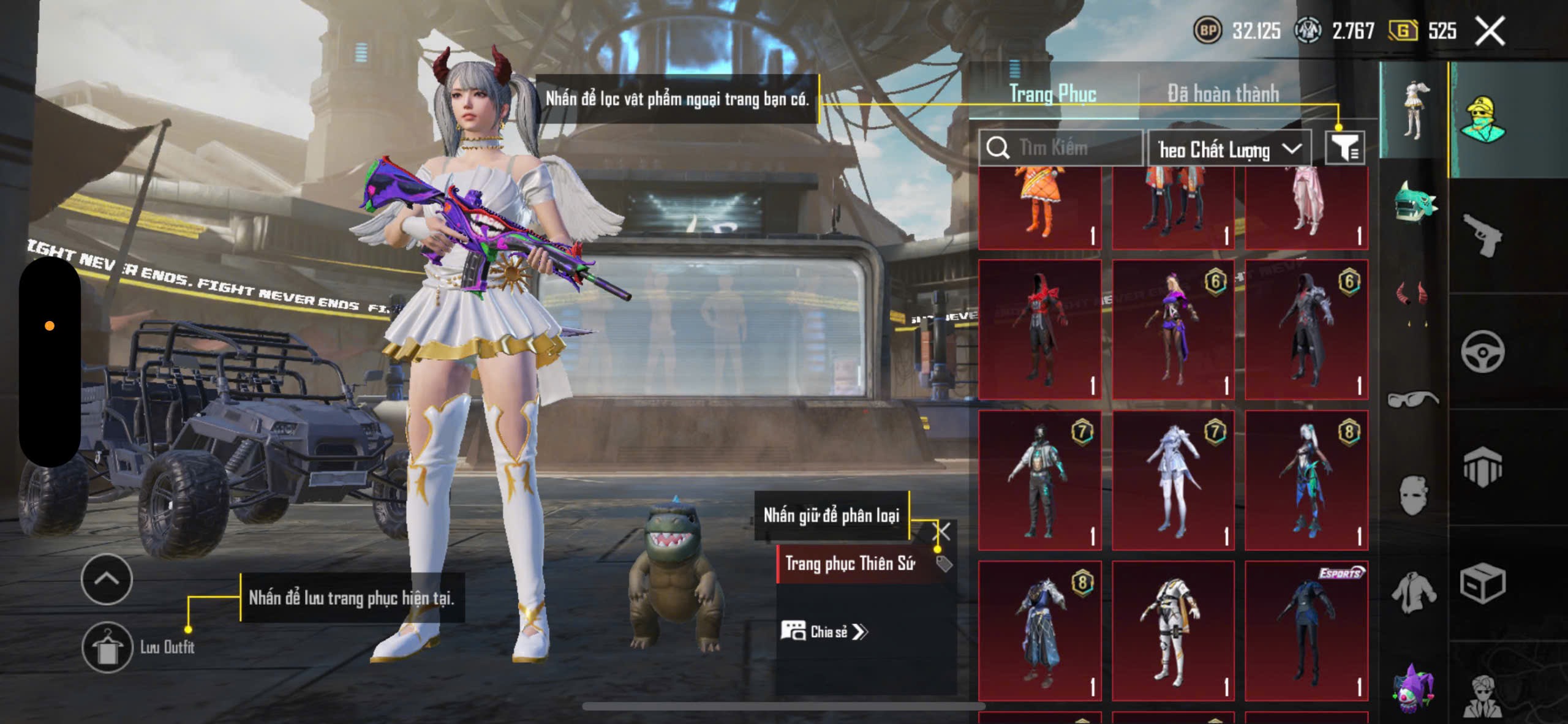Image resolution: width=1568 pixels, height=724 pixels.
Task: Choose the purple level 6 outfit
Action: point(1172,330)
